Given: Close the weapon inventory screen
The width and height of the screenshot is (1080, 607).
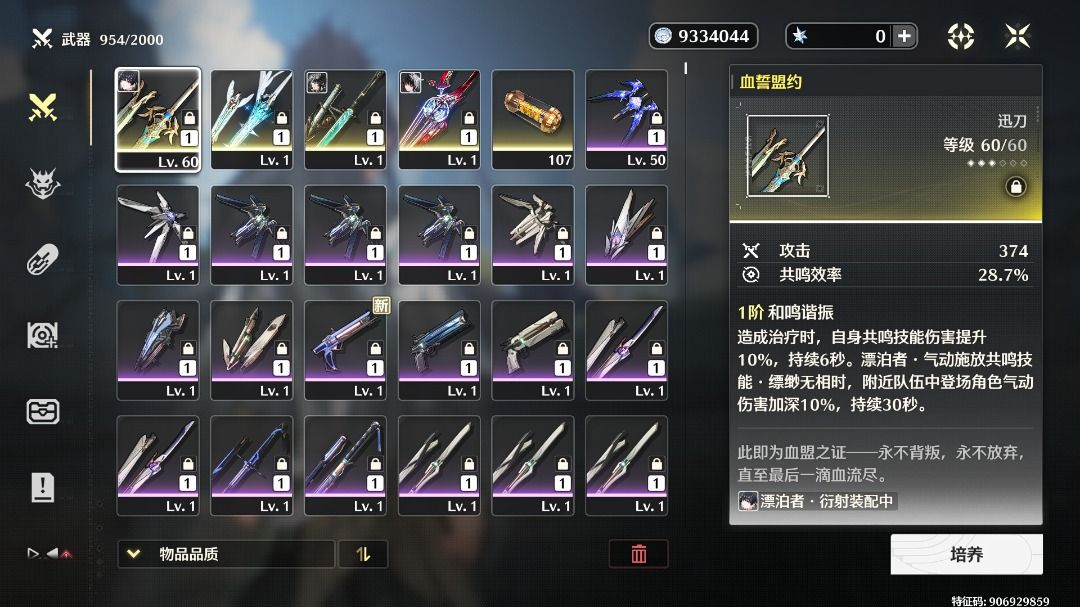Looking at the screenshot, I should click(x=1017, y=37).
